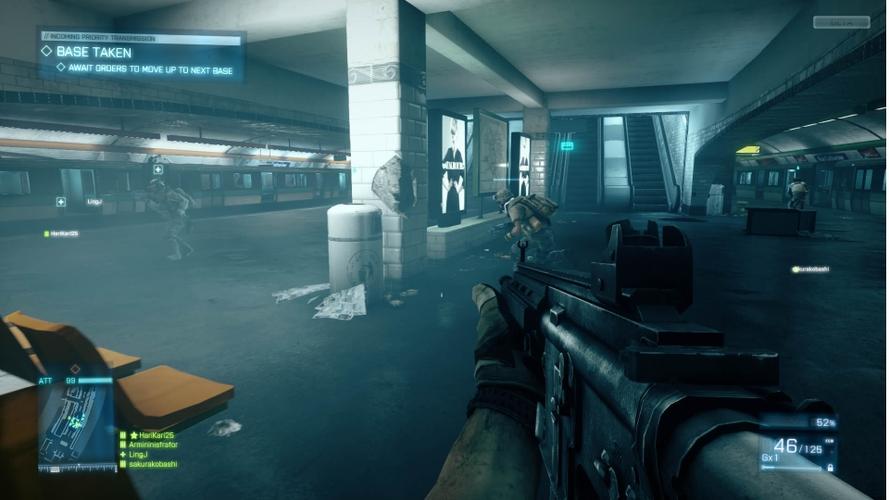Select squad leader HariKari25 in squad list
Image resolution: width=889 pixels, height=500 pixels.
(150, 436)
